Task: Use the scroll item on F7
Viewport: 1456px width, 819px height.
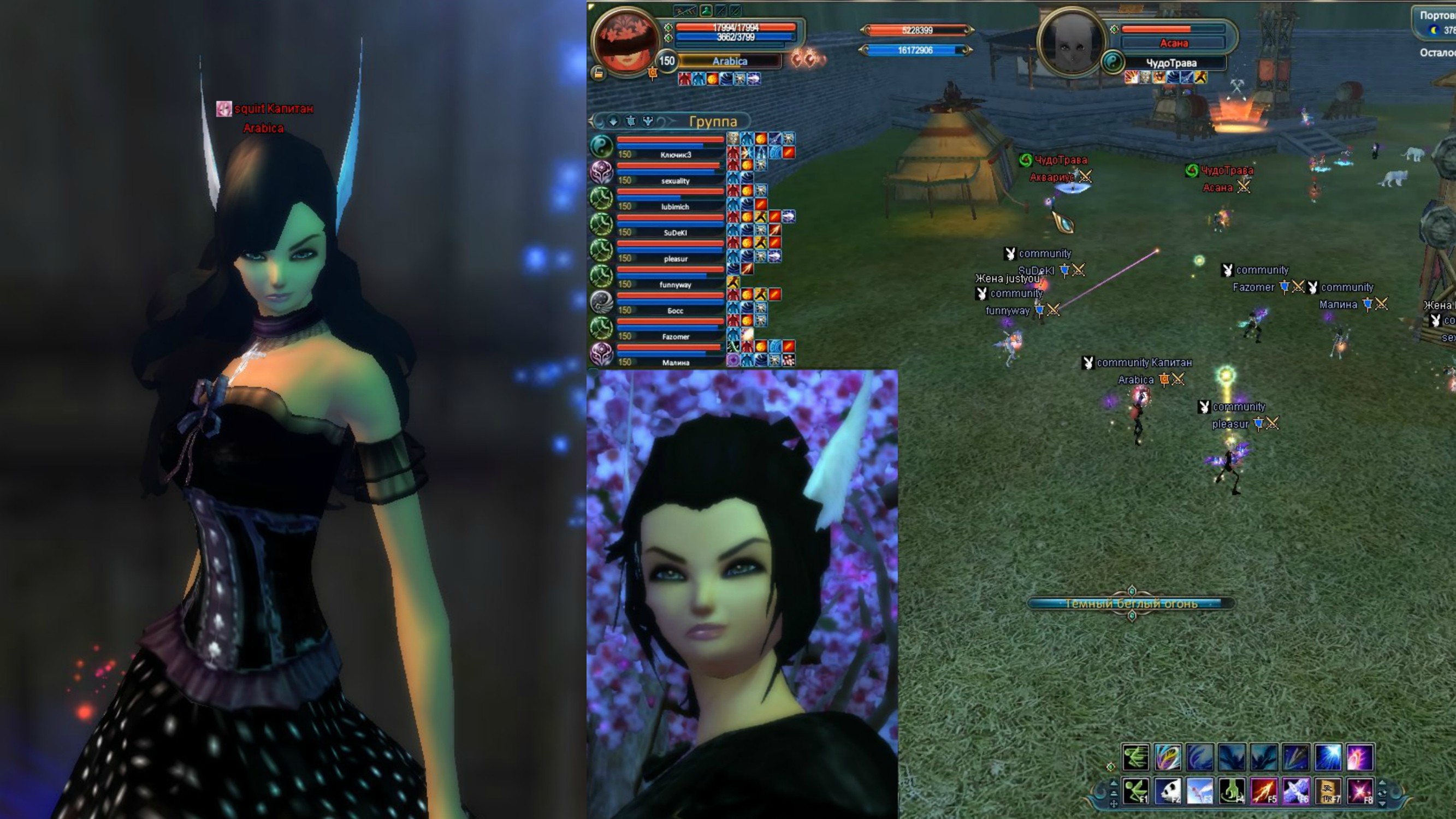Action: click(1328, 791)
